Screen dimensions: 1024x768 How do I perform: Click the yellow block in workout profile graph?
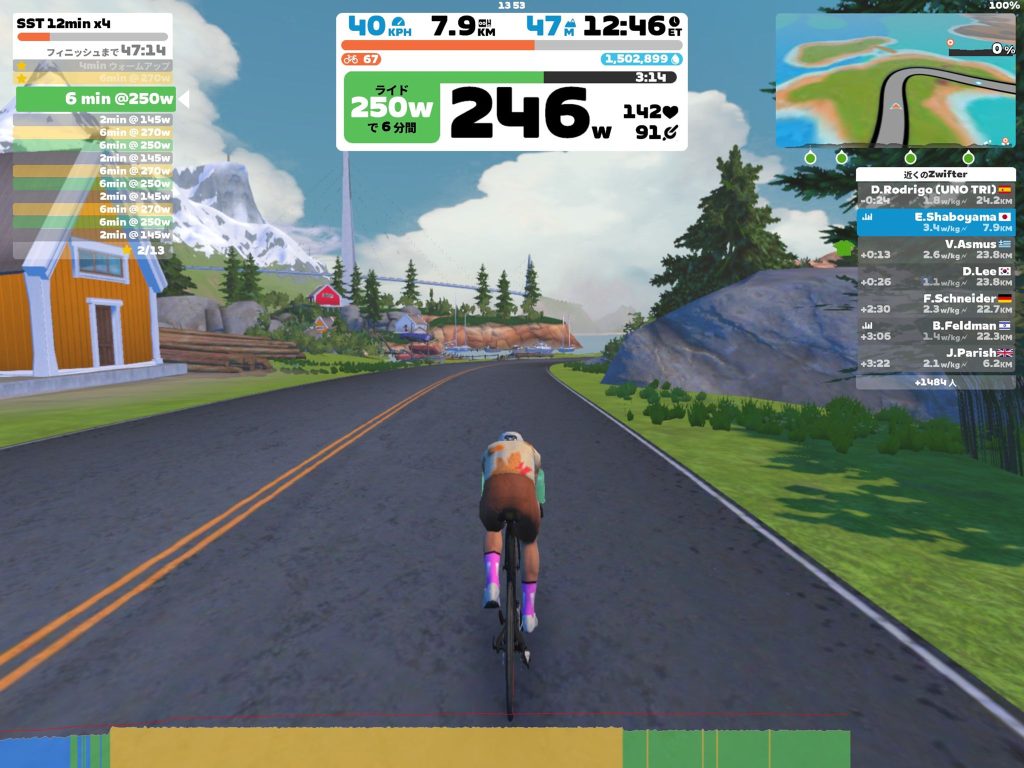coord(365,748)
